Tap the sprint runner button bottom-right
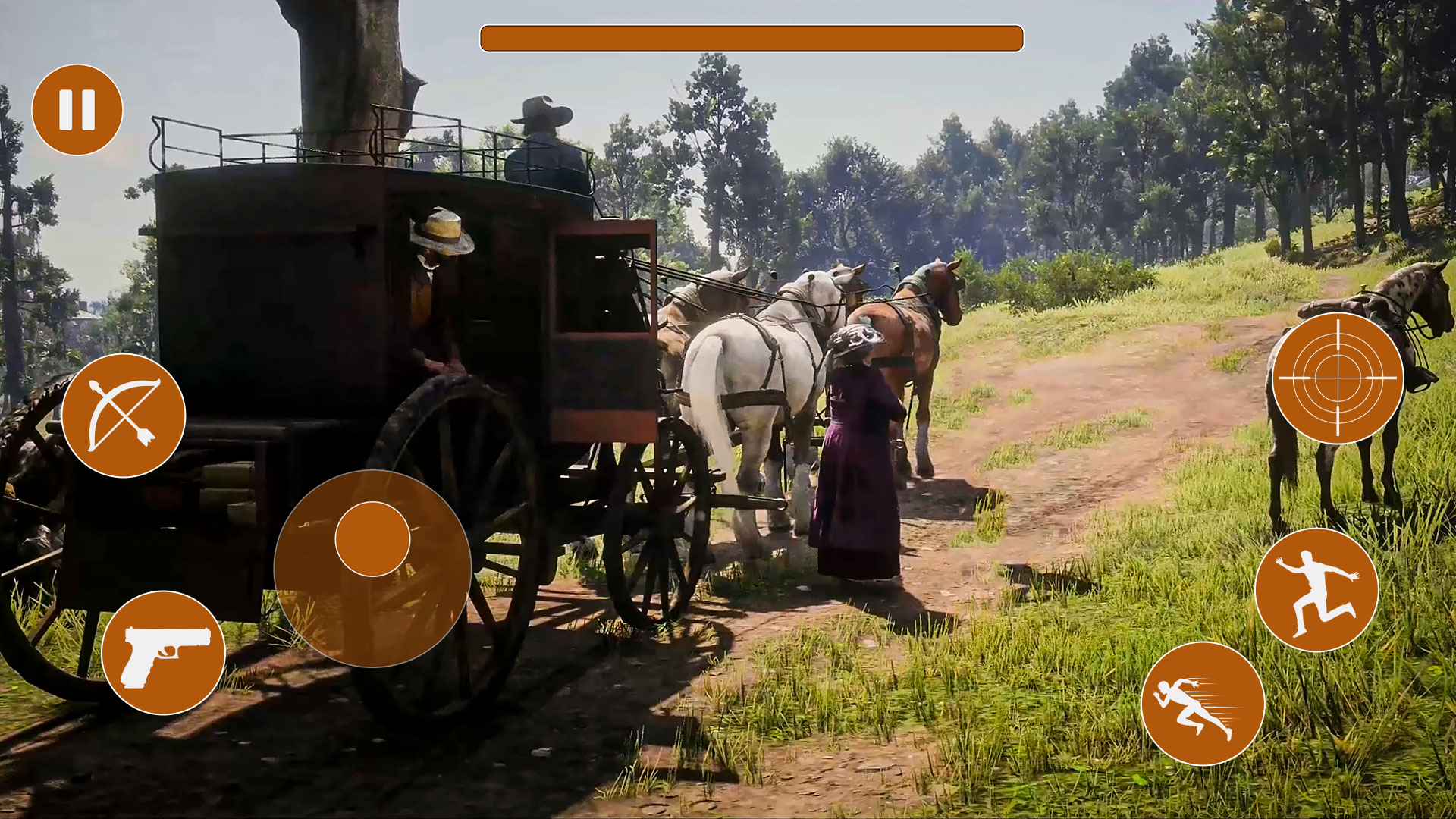Screen dimensions: 1456x819 1203,704
